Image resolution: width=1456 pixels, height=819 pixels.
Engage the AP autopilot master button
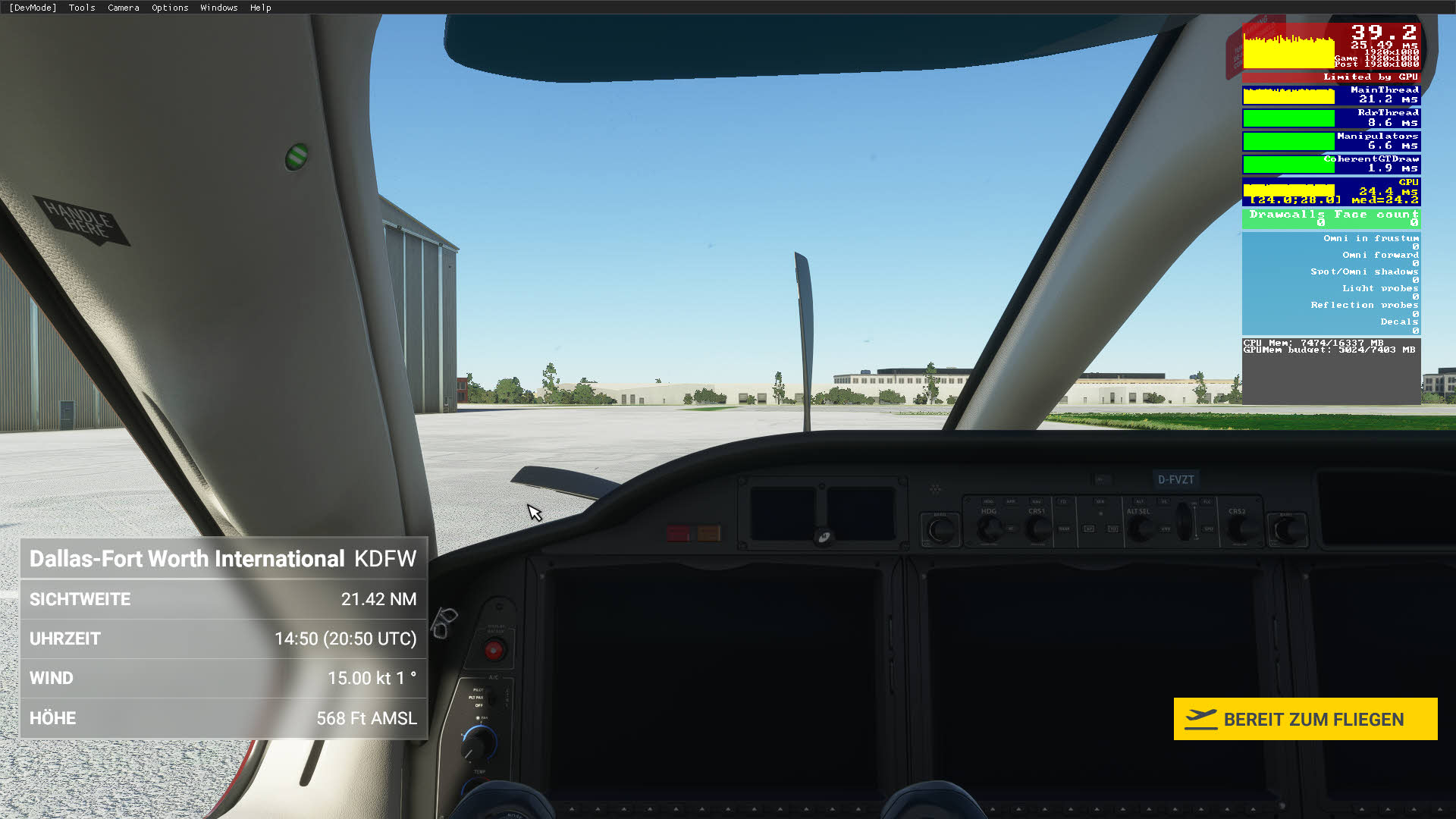click(x=1089, y=527)
